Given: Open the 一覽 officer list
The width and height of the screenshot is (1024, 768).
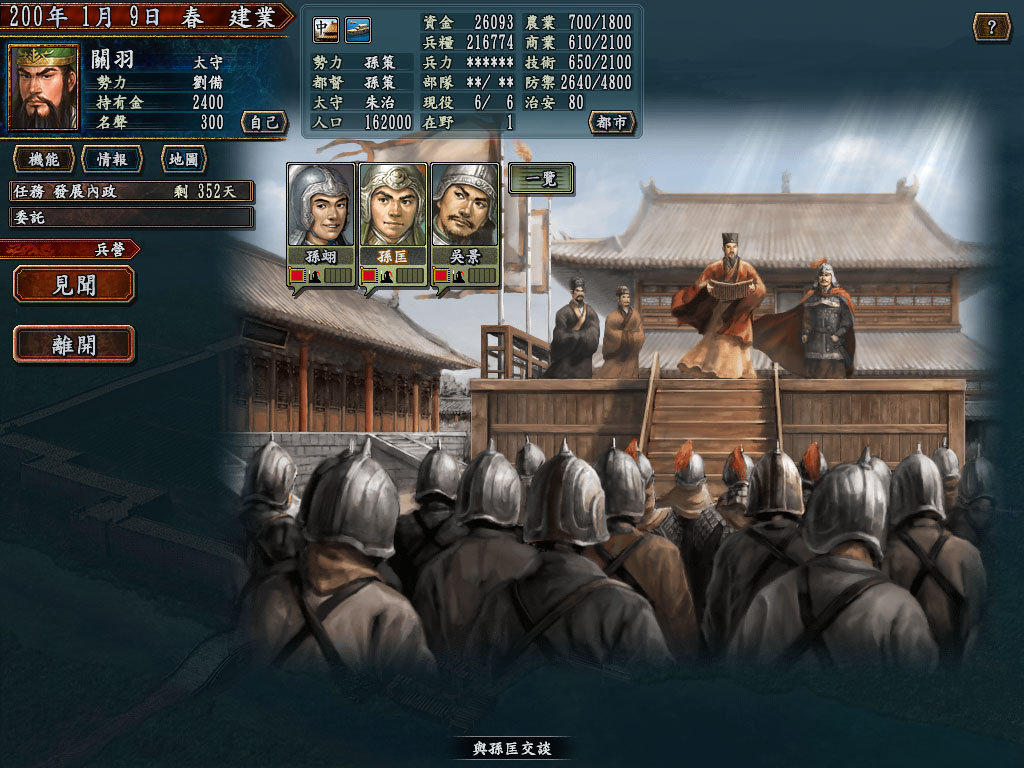Looking at the screenshot, I should coord(541,178).
